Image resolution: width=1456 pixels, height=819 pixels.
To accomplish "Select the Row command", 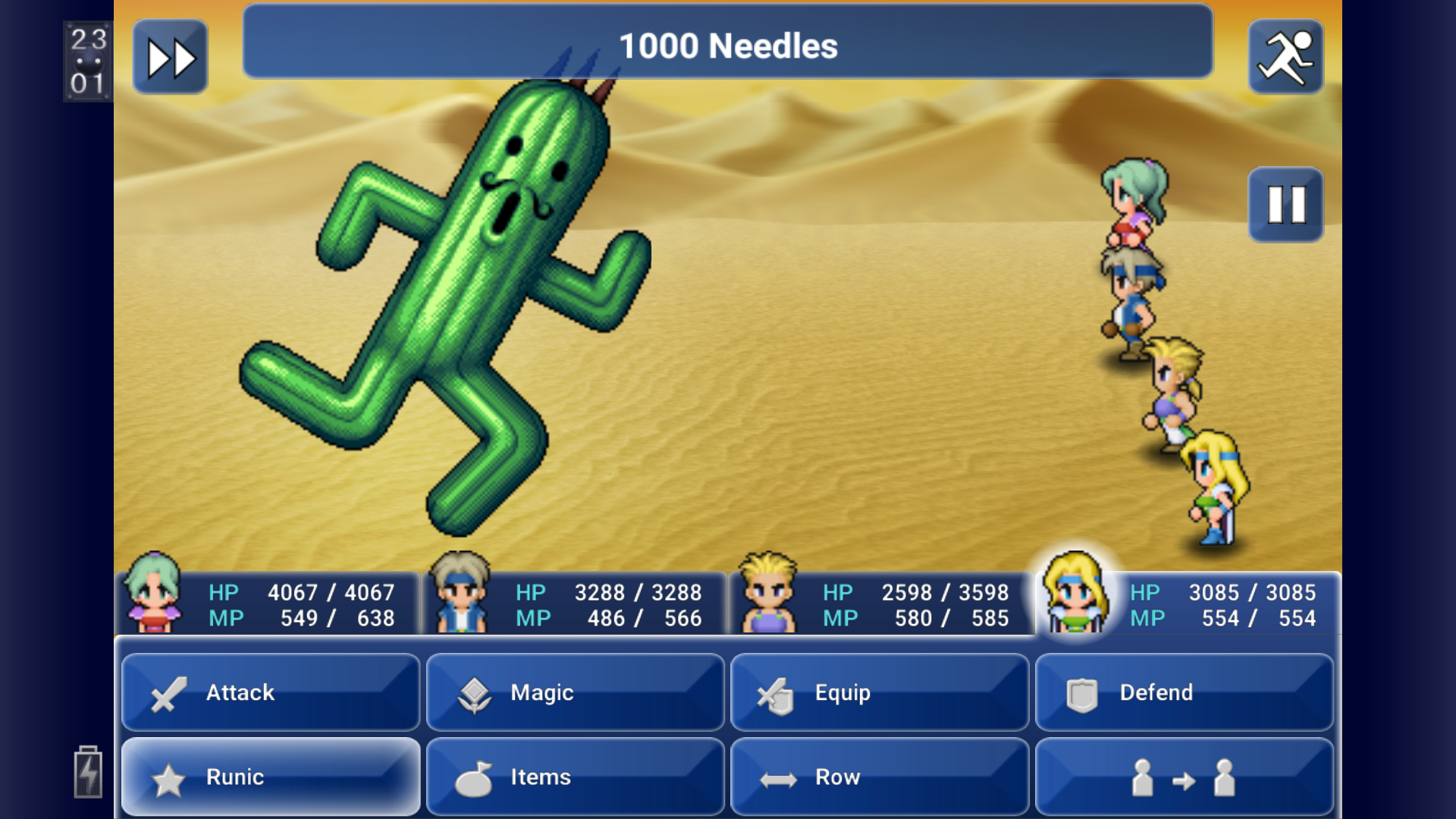I will point(880,777).
